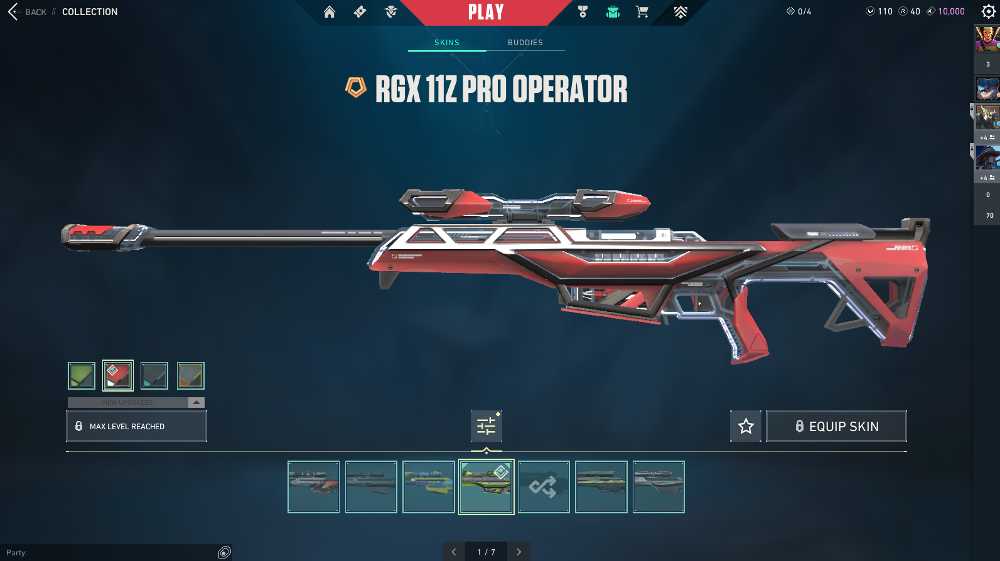Open the store cart icon

(x=642, y=12)
